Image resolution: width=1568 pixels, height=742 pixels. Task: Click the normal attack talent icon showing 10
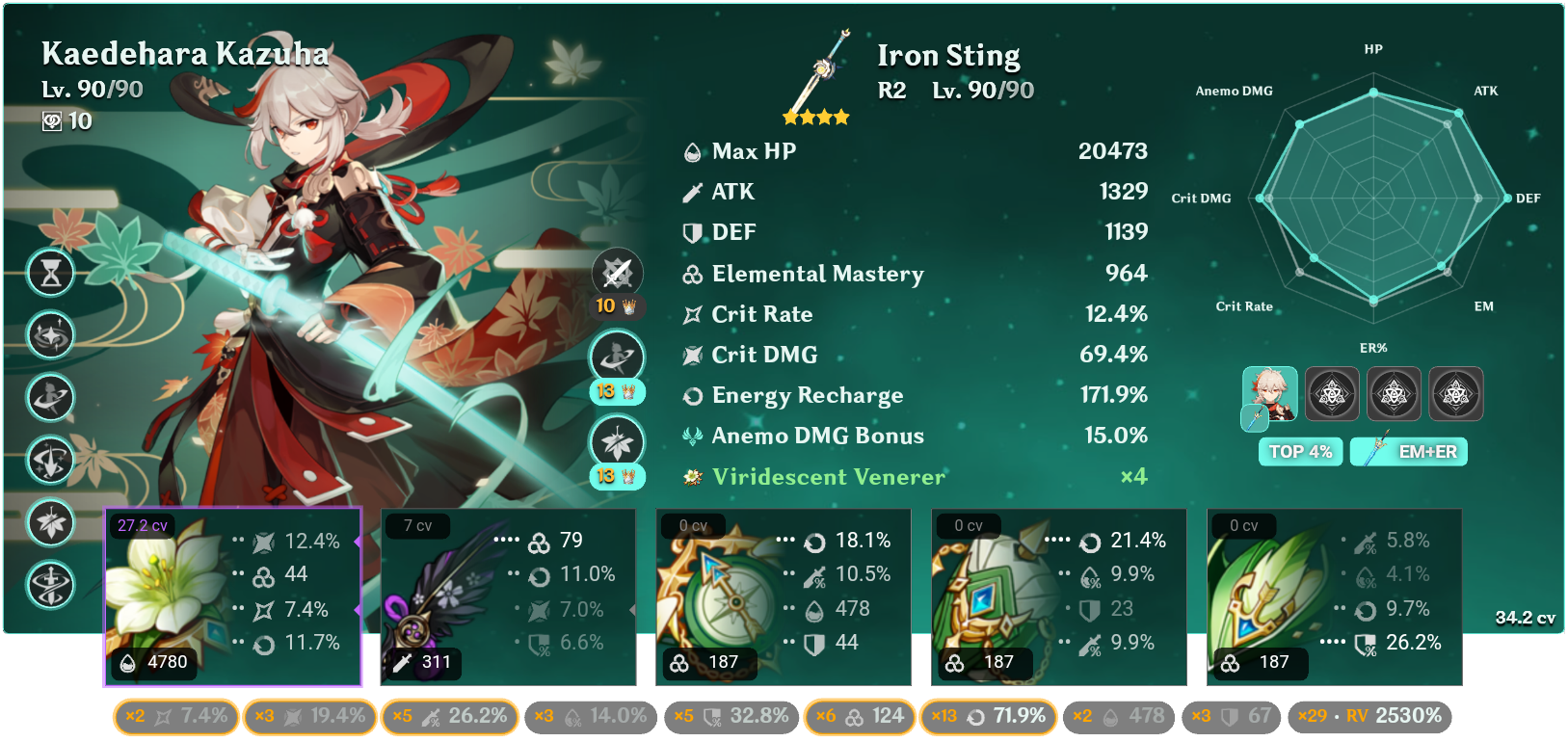617,273
